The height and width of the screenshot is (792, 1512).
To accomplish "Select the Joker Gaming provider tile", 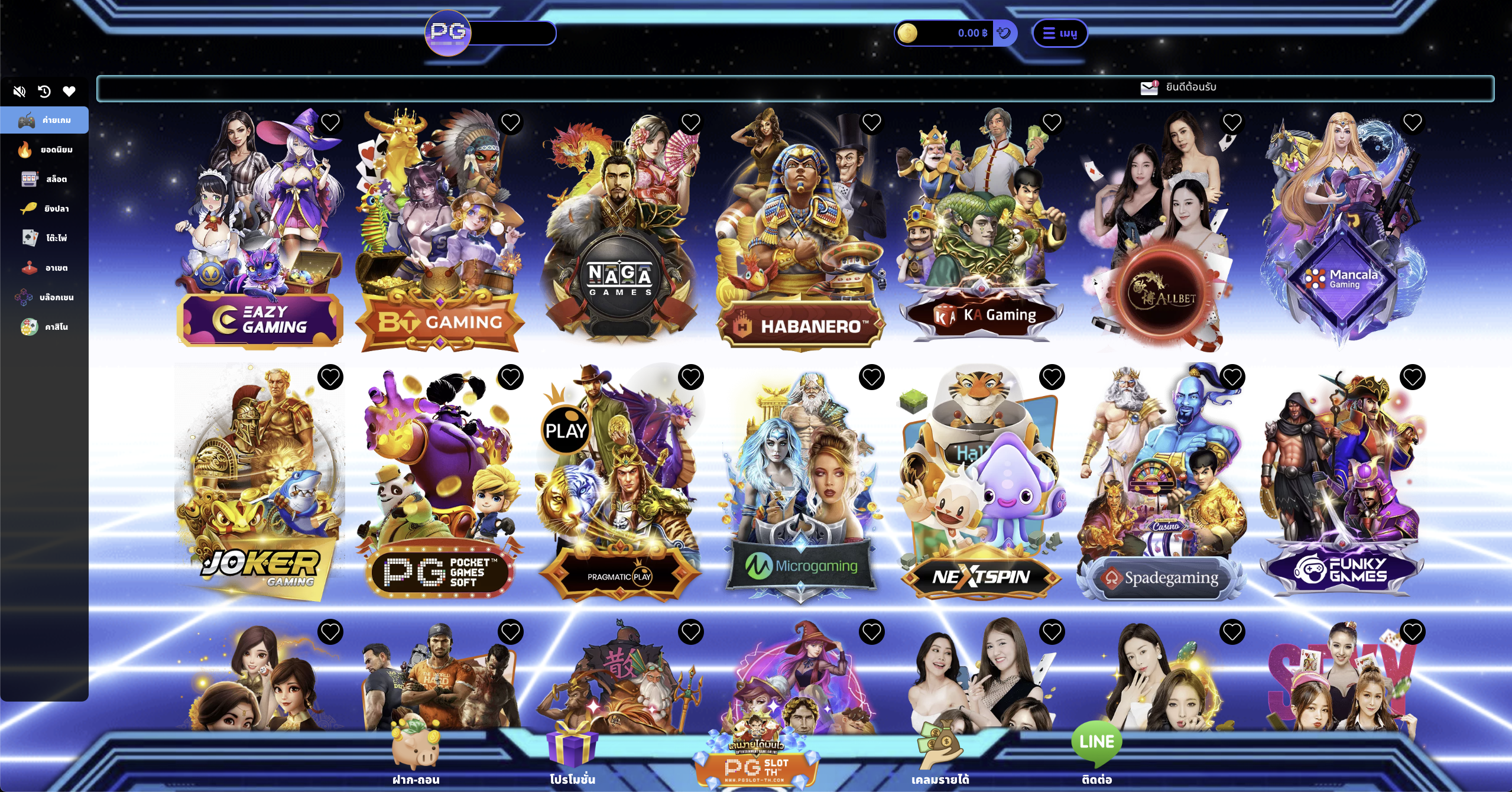I will click(260, 491).
